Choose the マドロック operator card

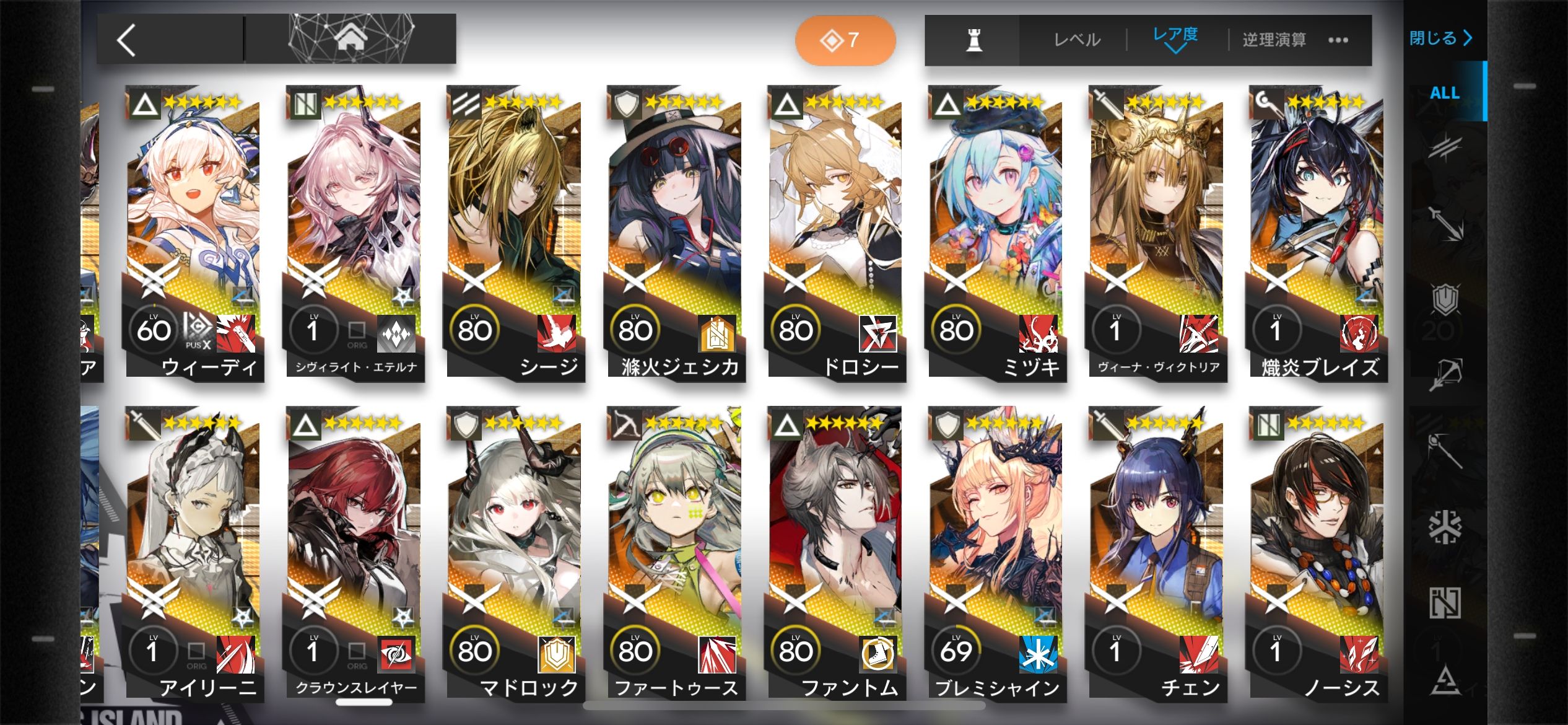[x=514, y=553]
